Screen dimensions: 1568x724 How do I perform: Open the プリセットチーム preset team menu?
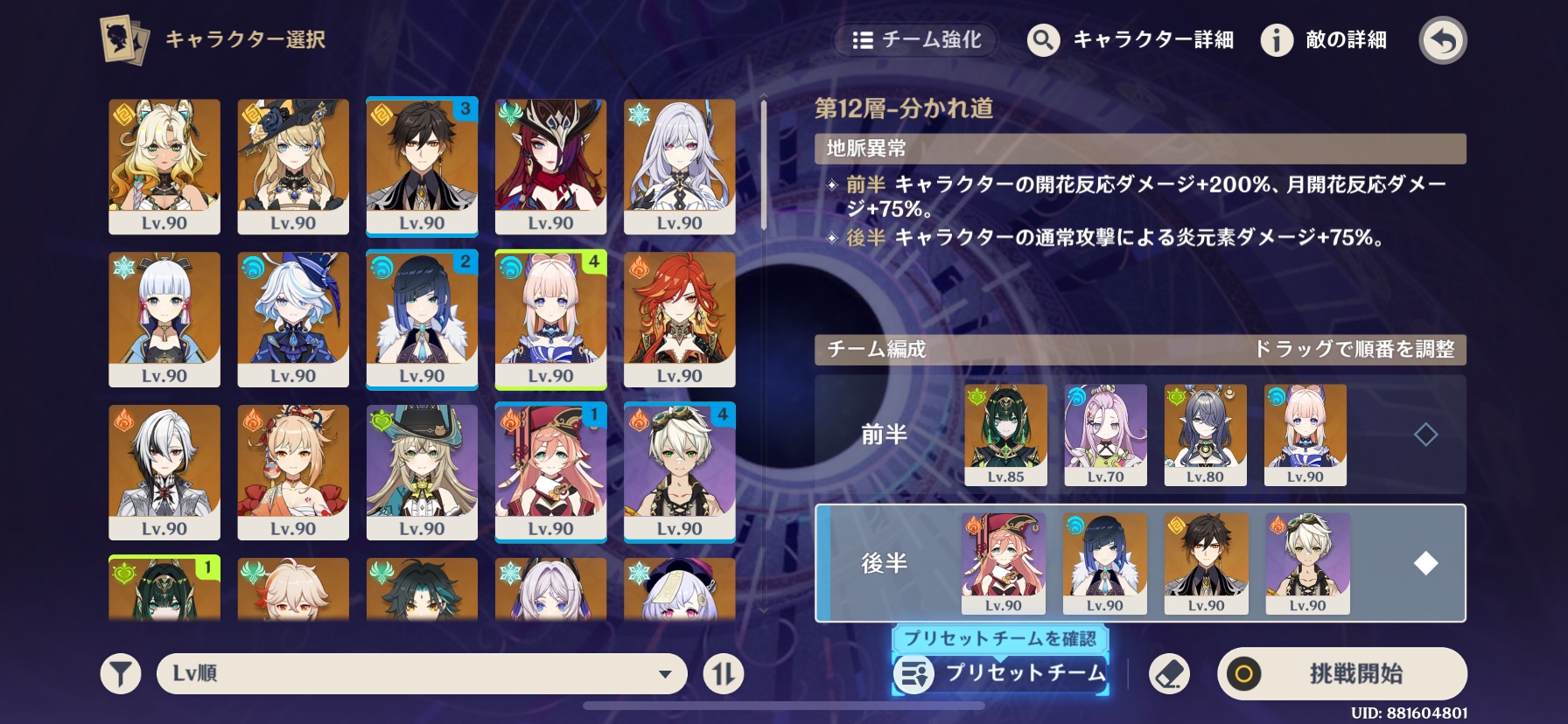1001,674
